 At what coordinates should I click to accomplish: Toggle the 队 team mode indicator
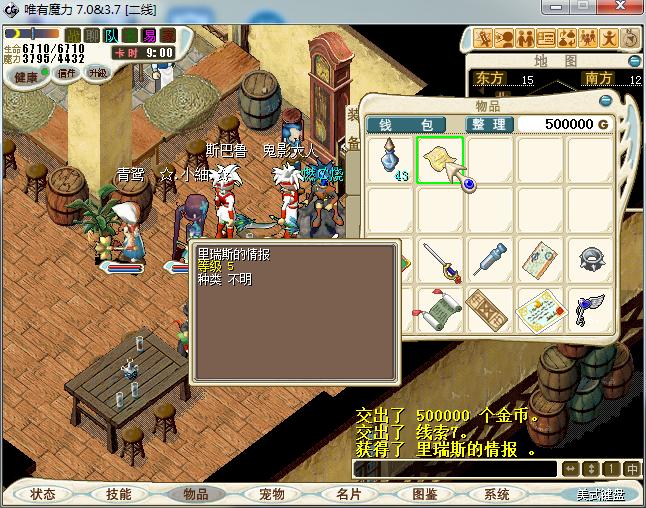tap(112, 36)
